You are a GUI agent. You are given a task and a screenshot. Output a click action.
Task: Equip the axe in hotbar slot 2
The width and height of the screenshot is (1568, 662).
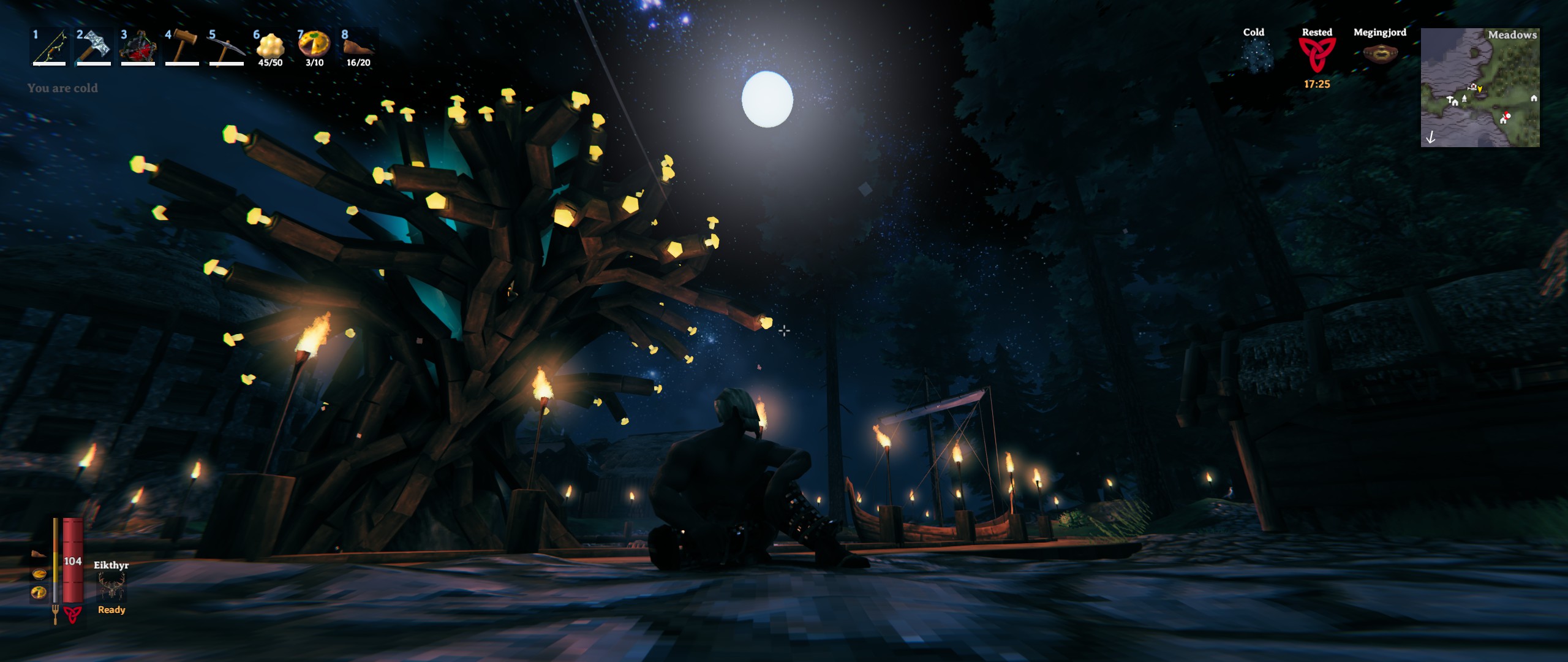92,48
